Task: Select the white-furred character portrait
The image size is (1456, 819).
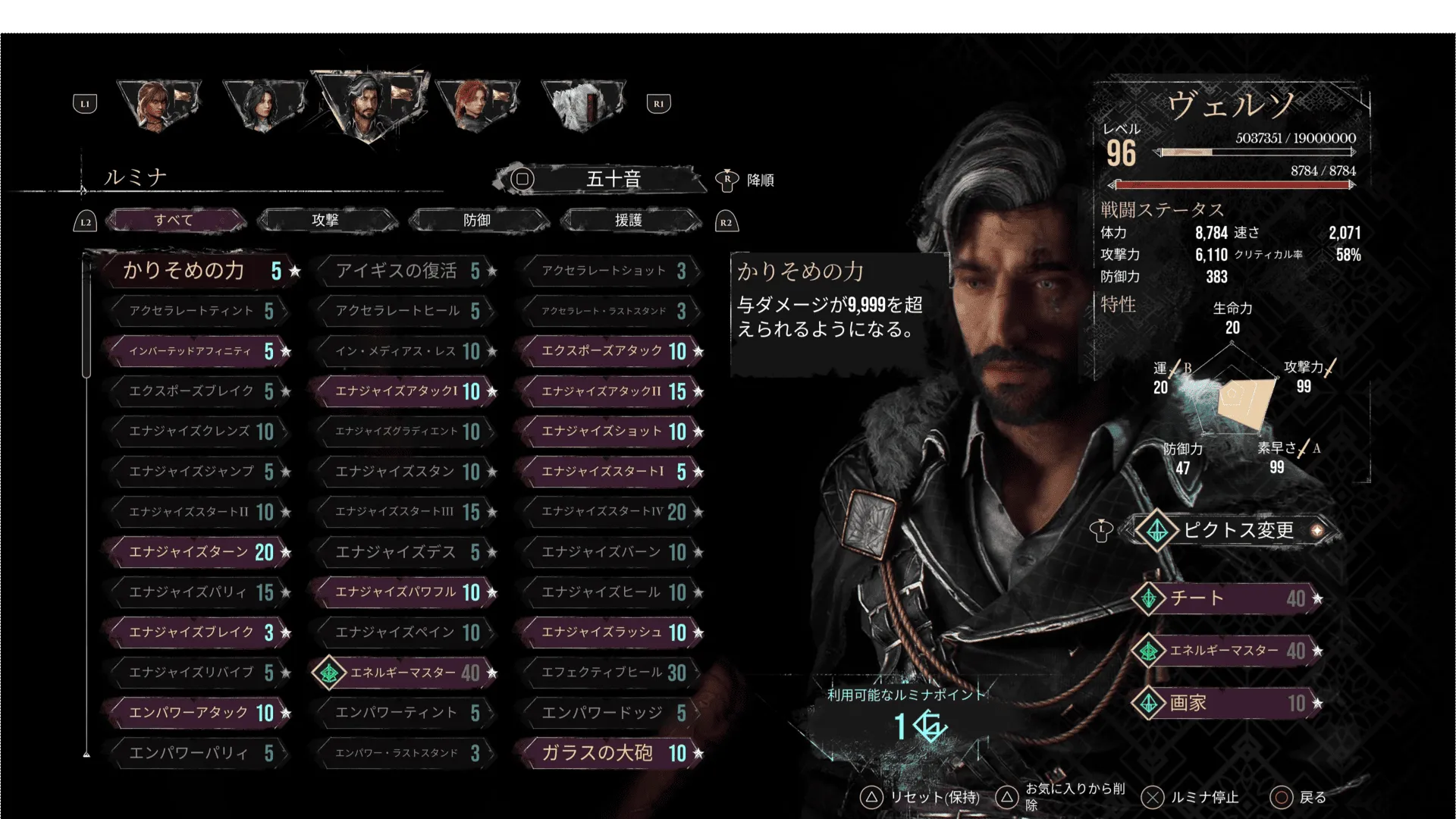Action: [x=582, y=104]
